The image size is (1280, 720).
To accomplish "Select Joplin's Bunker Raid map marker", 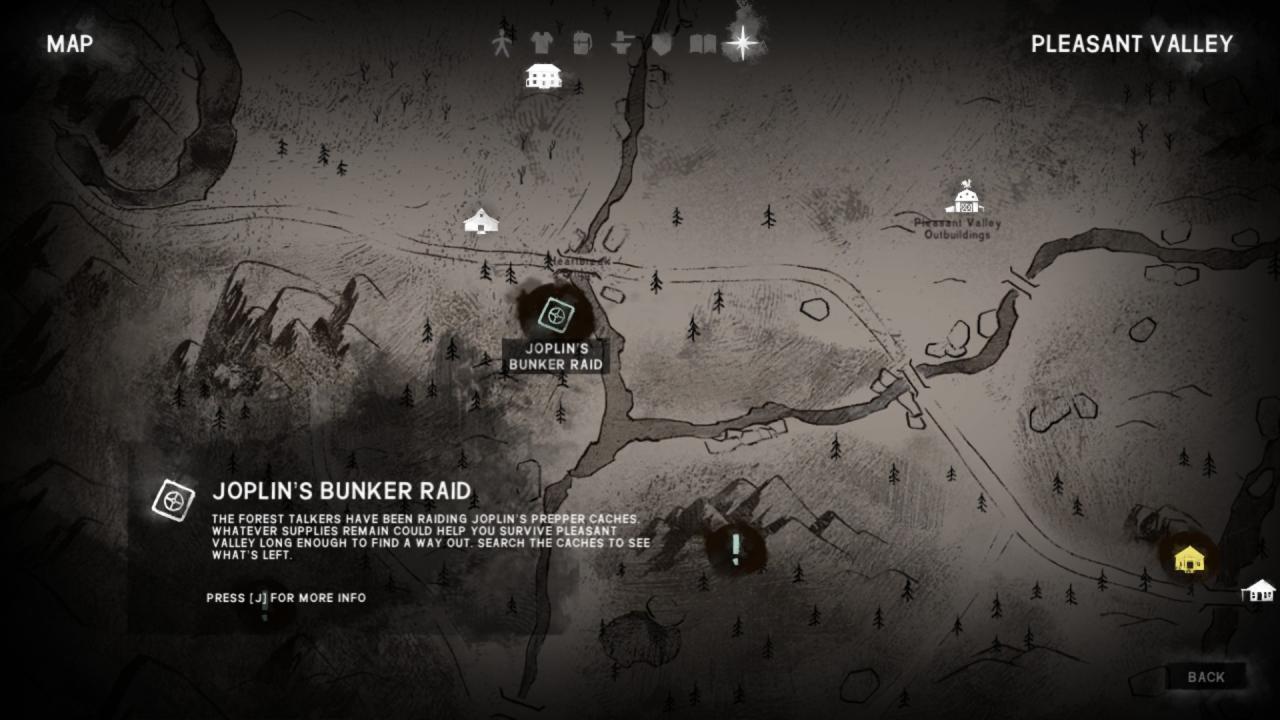I will (x=555, y=315).
